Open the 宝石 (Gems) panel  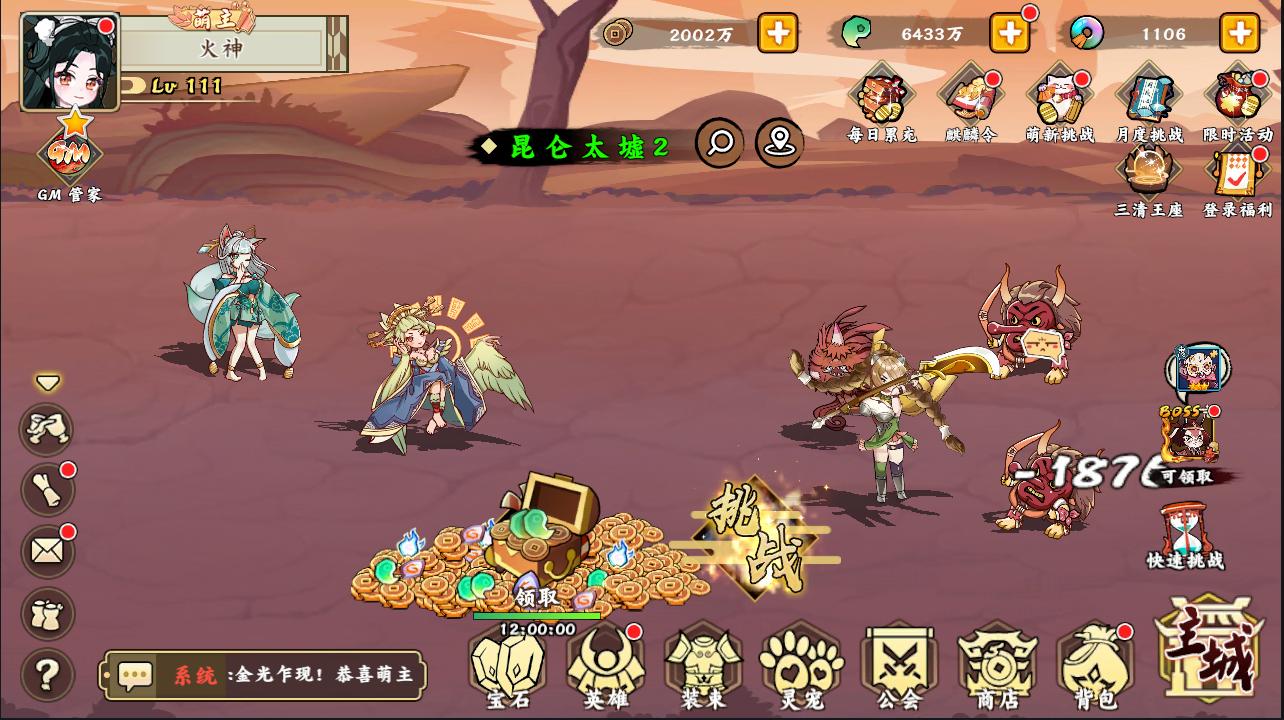point(509,668)
